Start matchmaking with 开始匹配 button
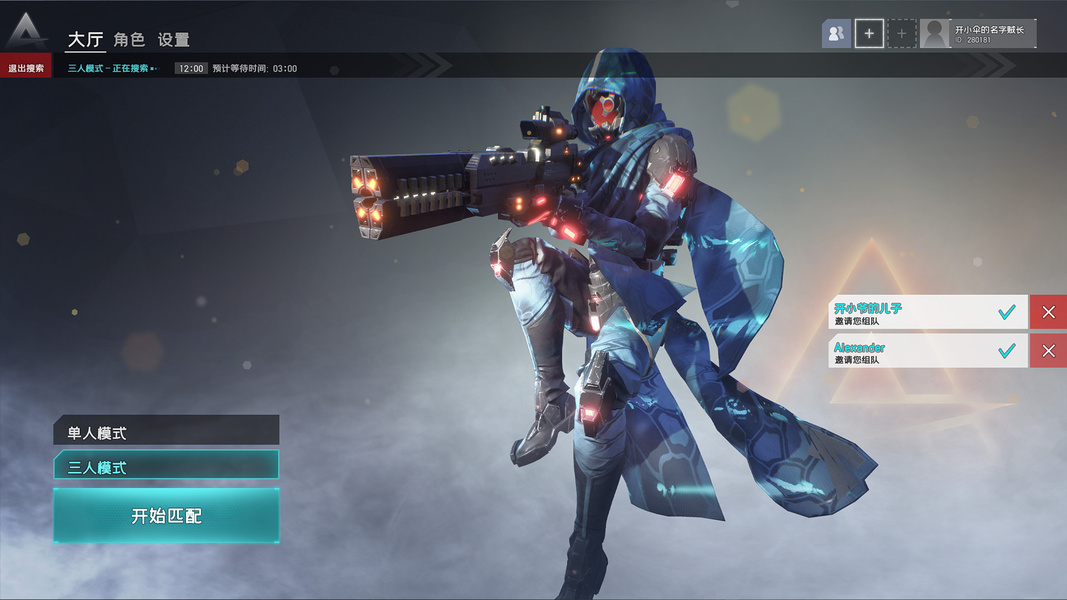 (x=166, y=516)
